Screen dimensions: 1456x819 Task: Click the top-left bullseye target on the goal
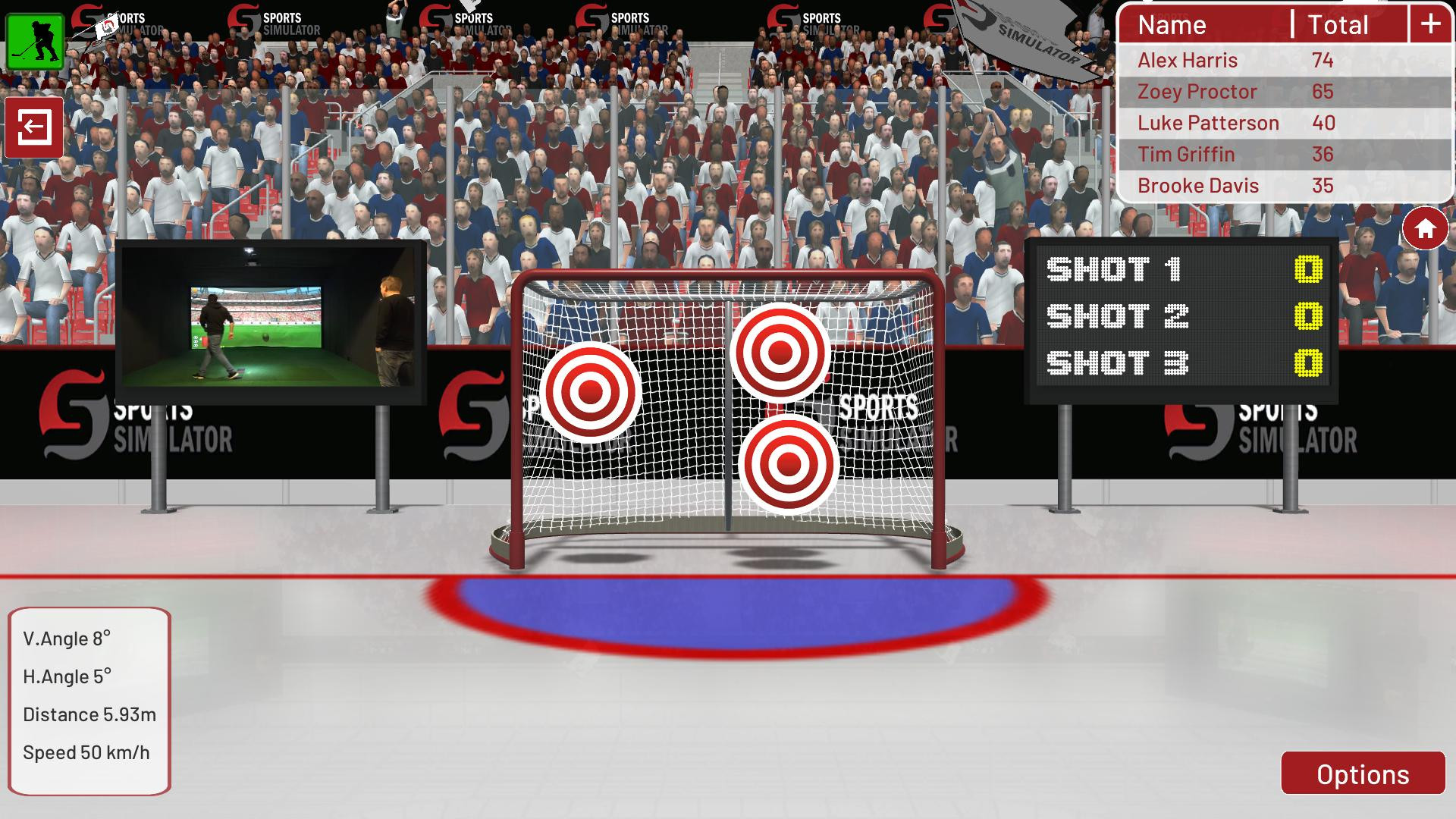click(590, 392)
